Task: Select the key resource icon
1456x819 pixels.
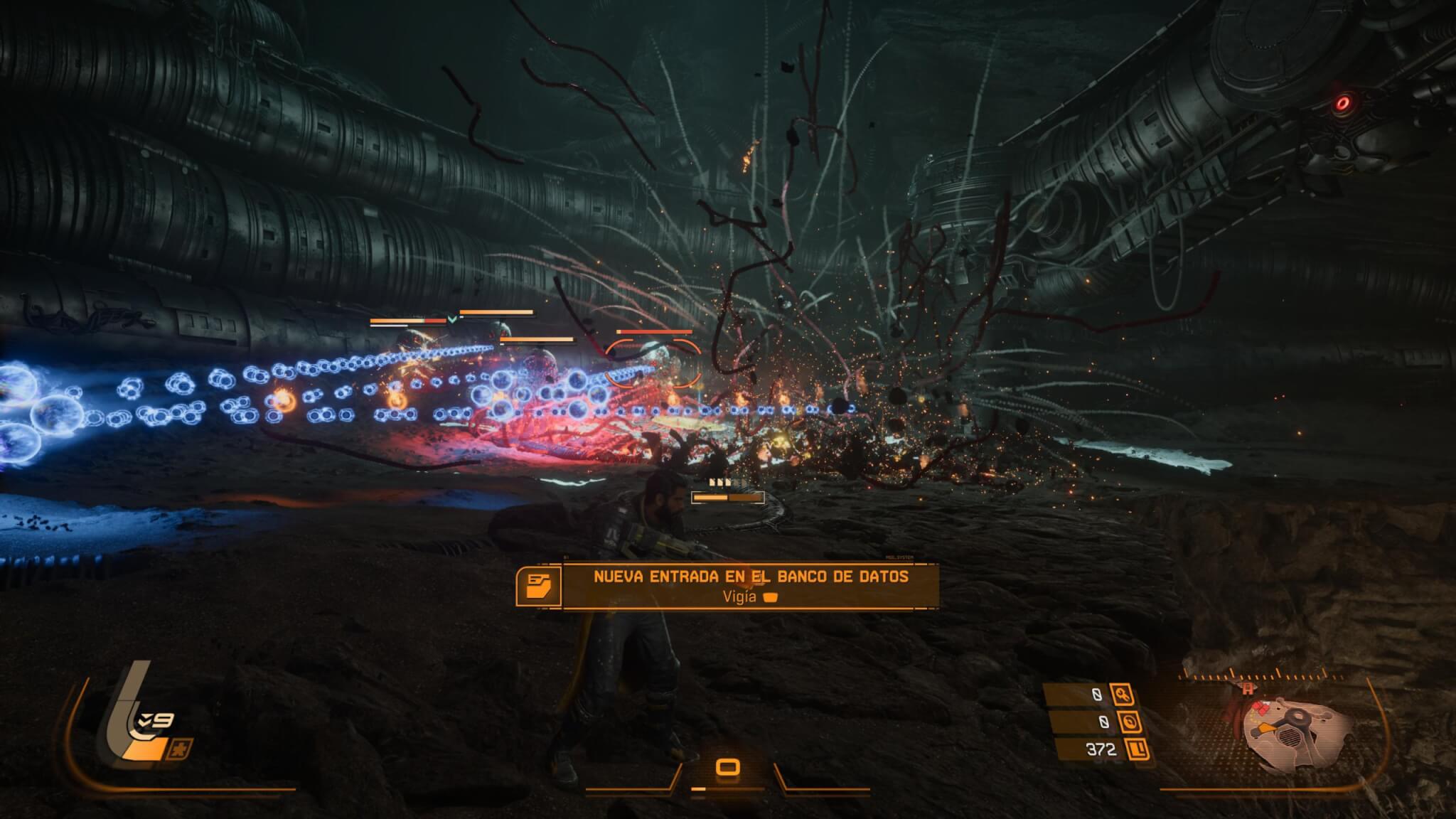Action: click(1124, 695)
